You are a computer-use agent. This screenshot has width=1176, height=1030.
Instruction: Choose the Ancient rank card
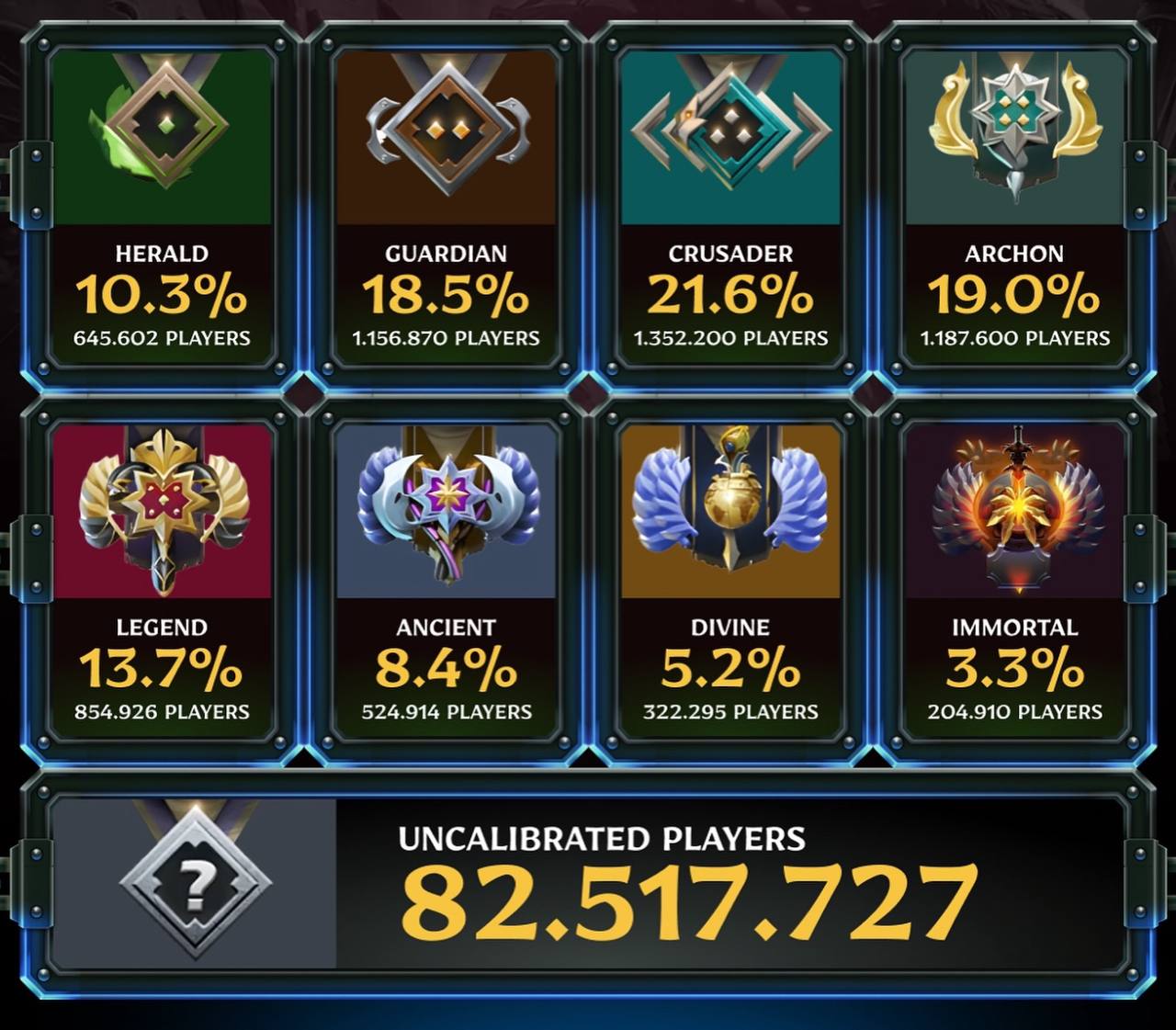pos(446,581)
